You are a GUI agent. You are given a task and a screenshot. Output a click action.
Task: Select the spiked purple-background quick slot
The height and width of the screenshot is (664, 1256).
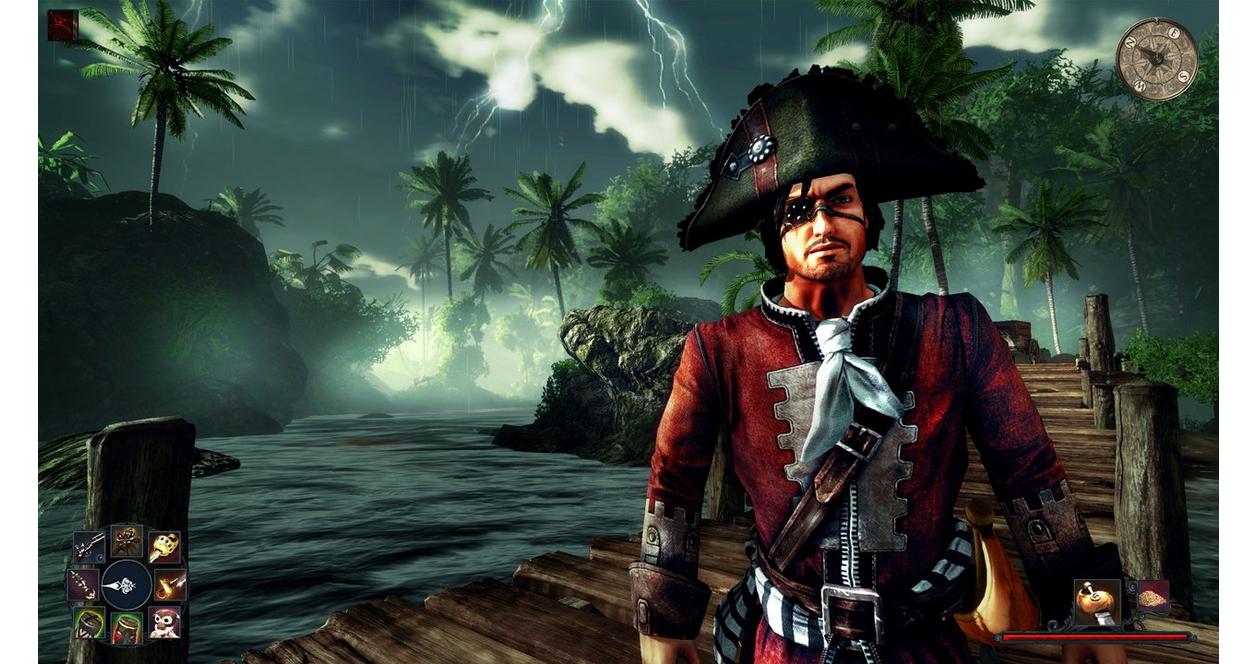(x=82, y=584)
